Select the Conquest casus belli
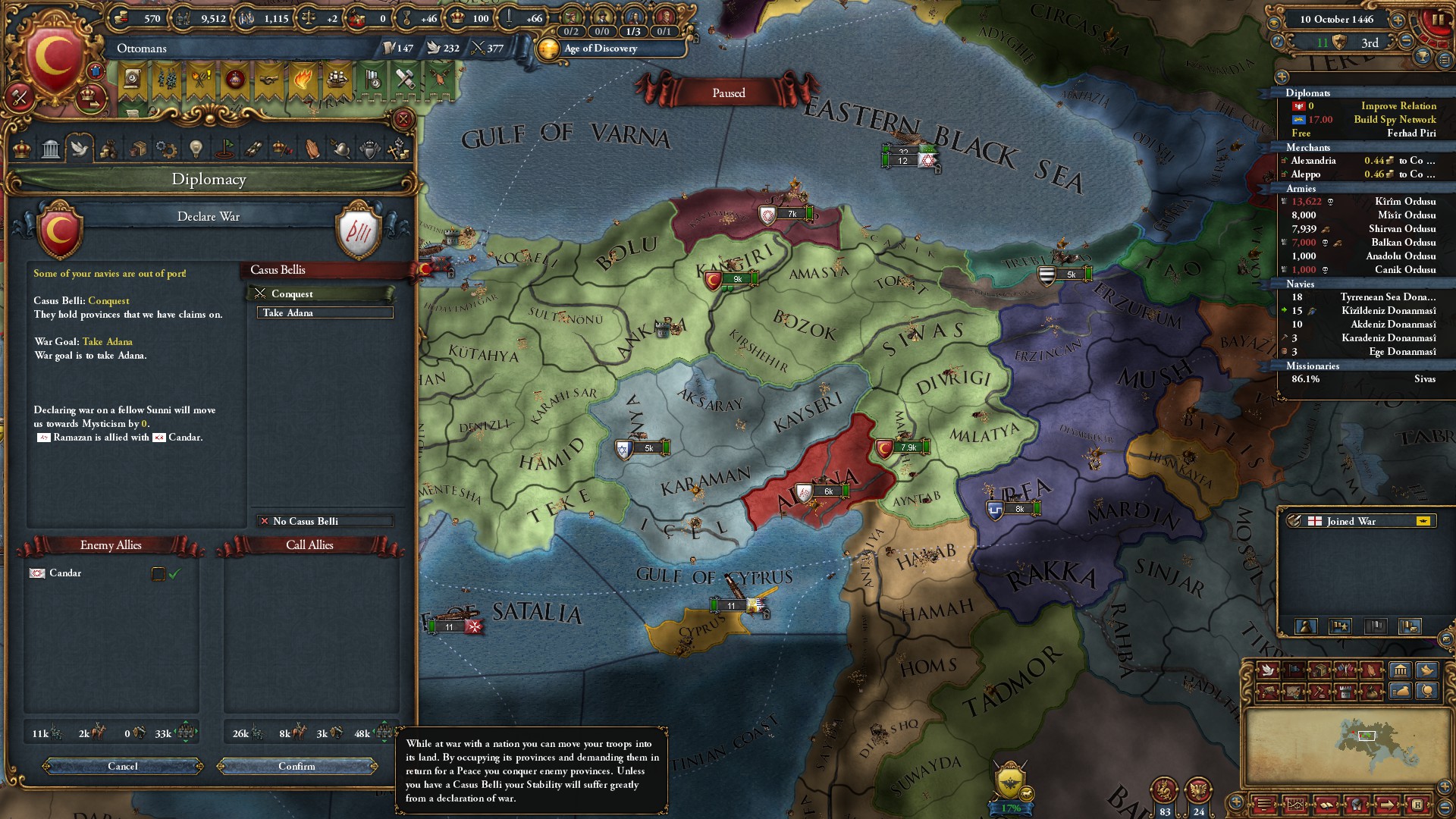 tap(322, 294)
